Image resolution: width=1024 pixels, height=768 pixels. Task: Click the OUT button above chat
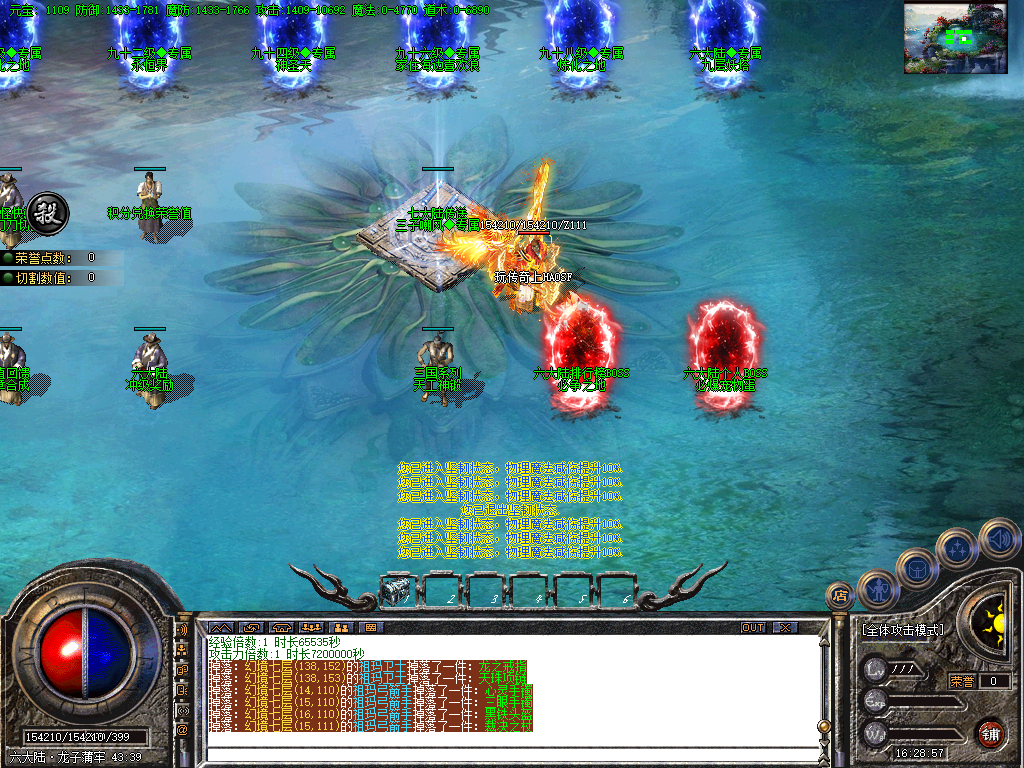pos(753,627)
